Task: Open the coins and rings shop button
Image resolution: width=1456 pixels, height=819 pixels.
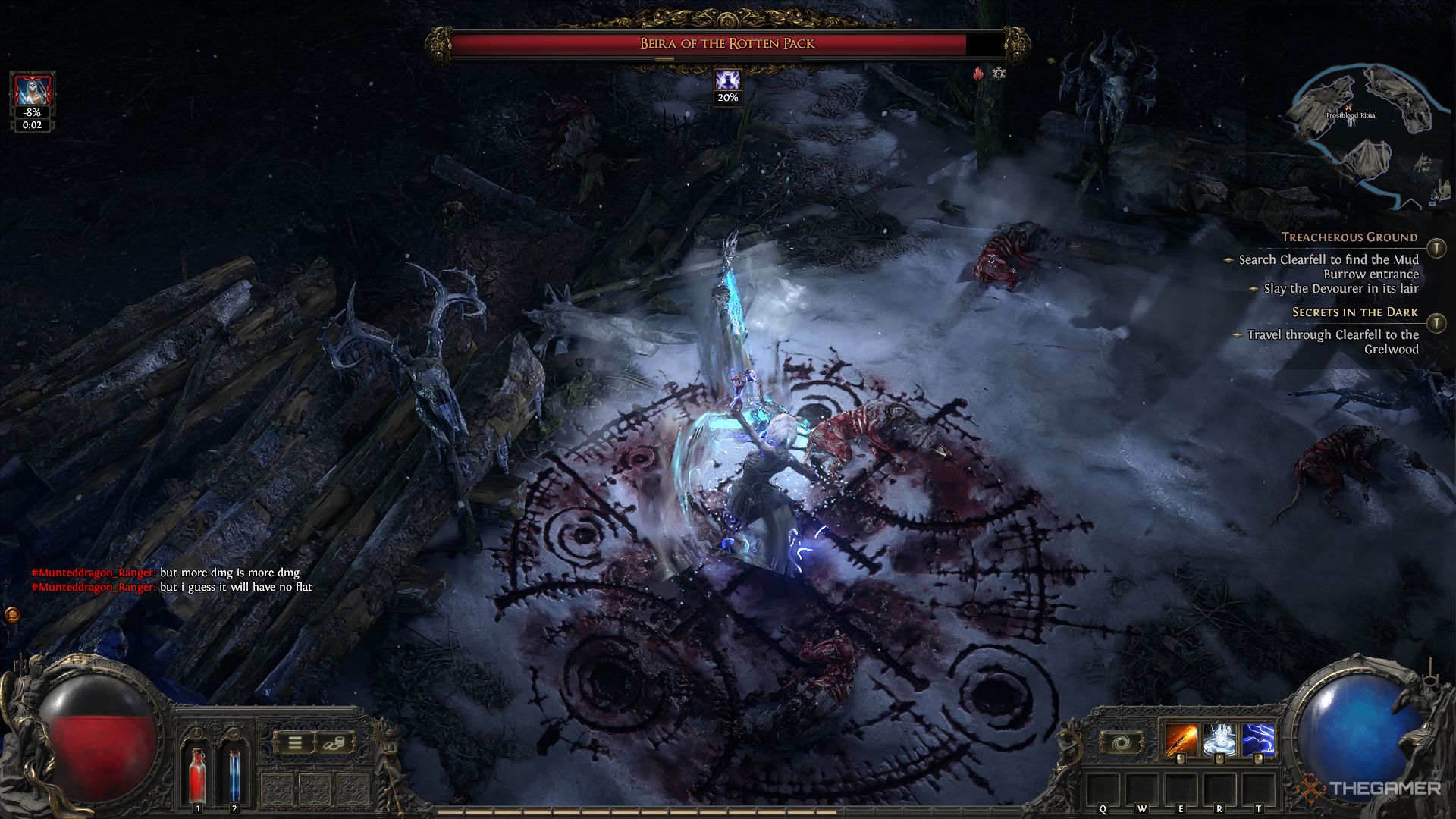Action: tap(335, 743)
